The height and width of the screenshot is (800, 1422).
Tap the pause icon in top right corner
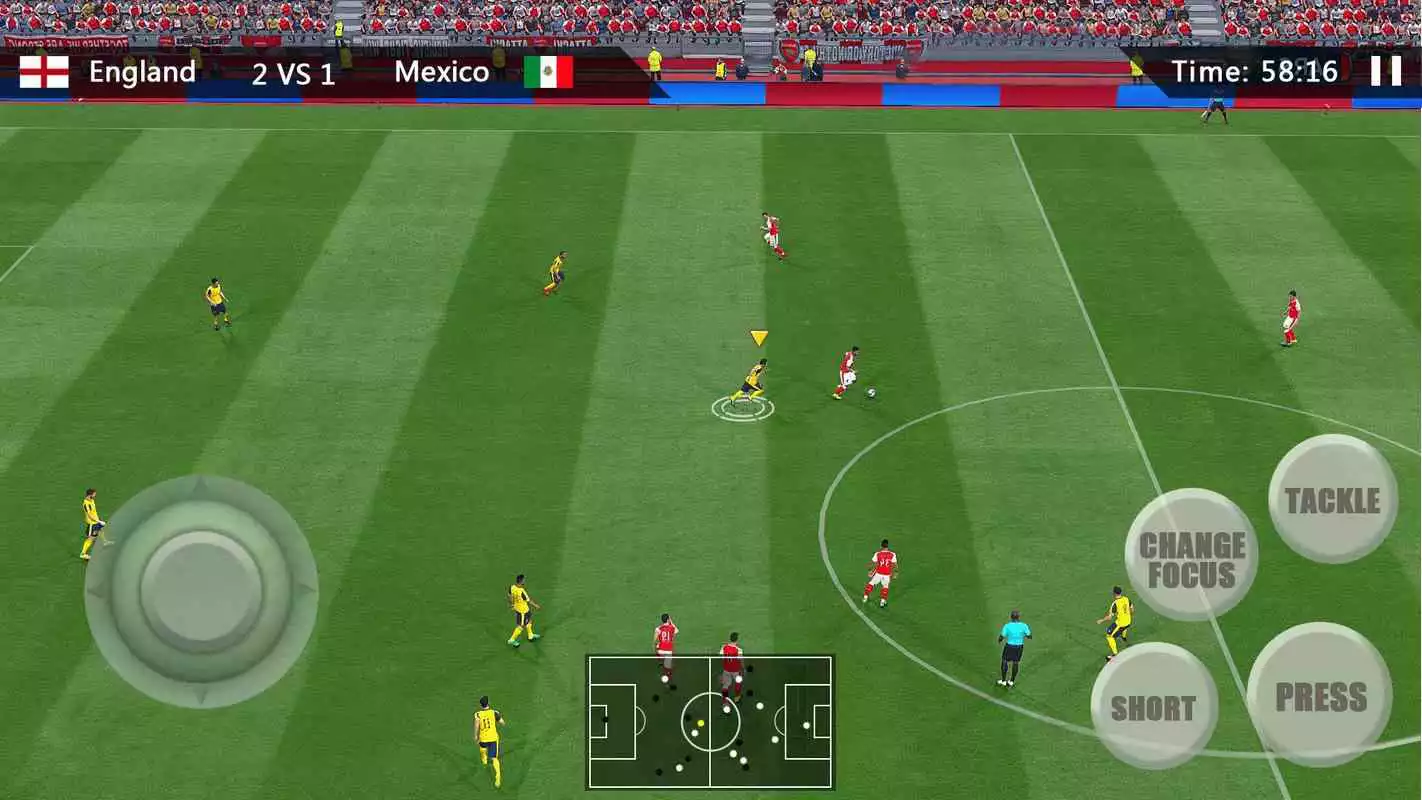[1388, 71]
